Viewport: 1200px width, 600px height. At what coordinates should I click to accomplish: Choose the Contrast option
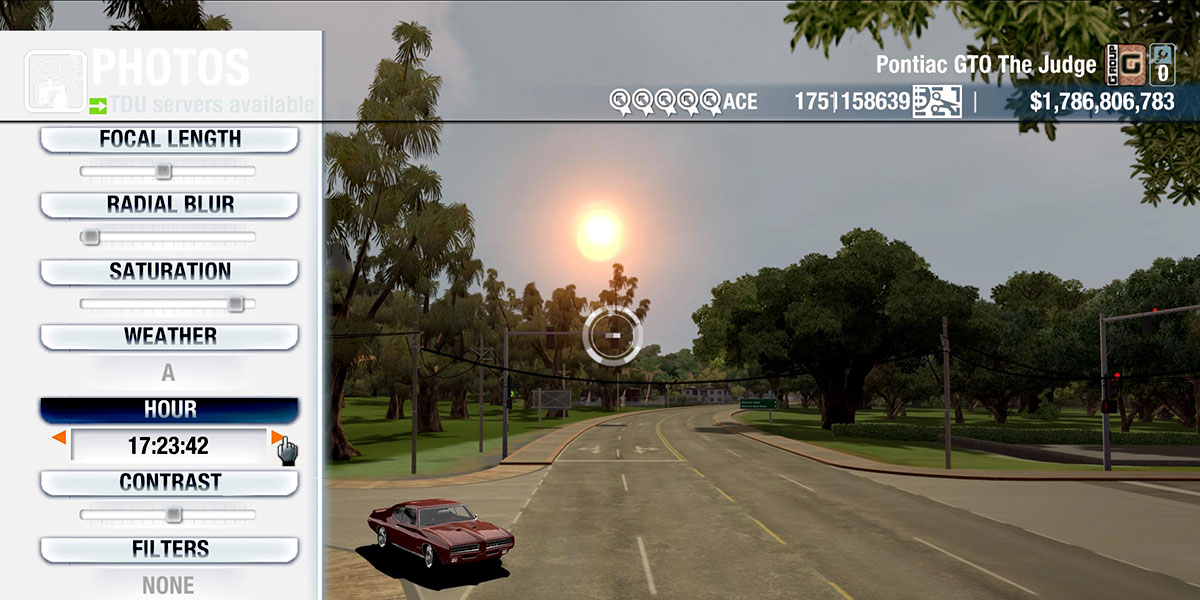click(169, 482)
